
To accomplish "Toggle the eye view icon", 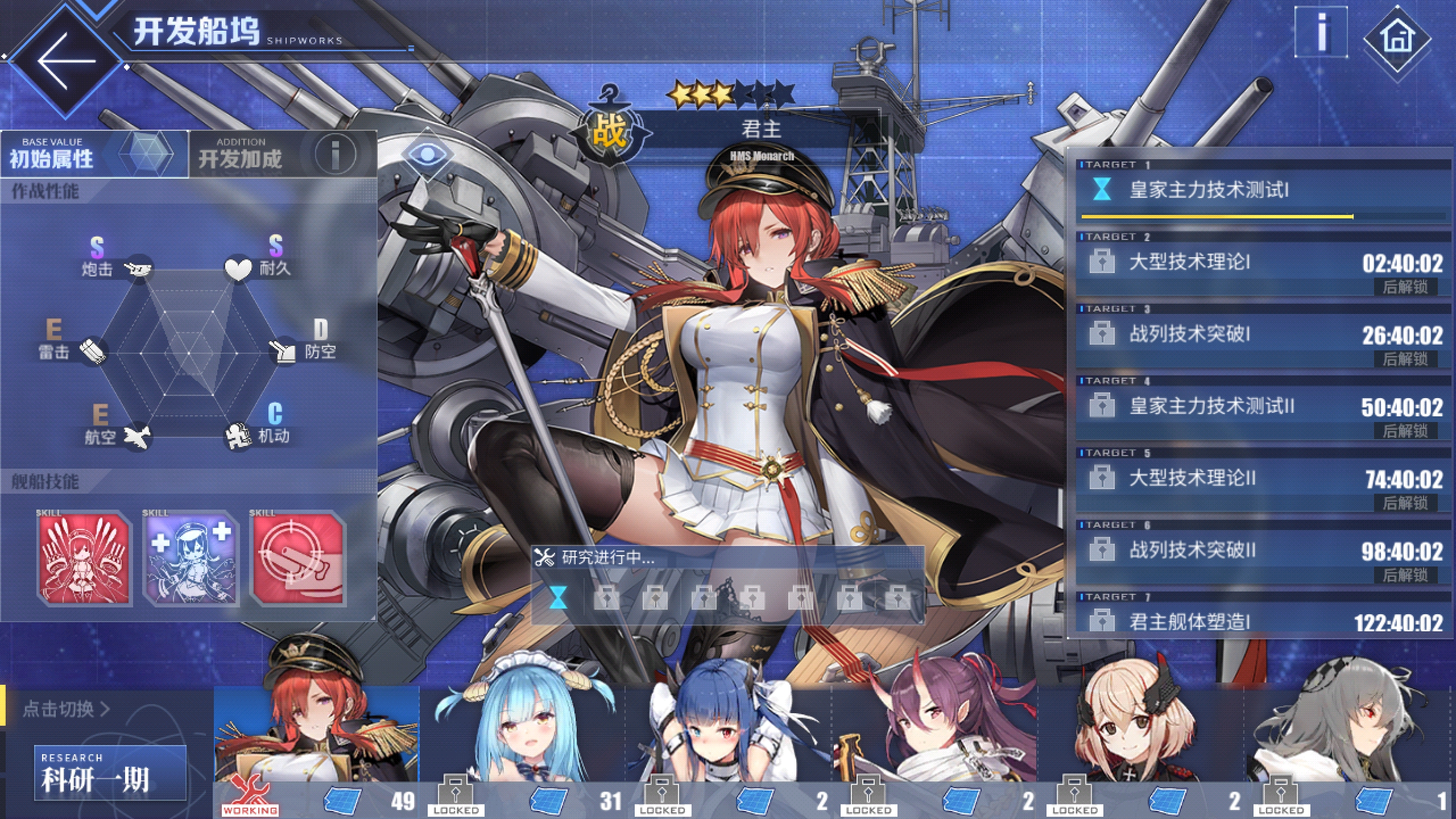I will (427, 154).
